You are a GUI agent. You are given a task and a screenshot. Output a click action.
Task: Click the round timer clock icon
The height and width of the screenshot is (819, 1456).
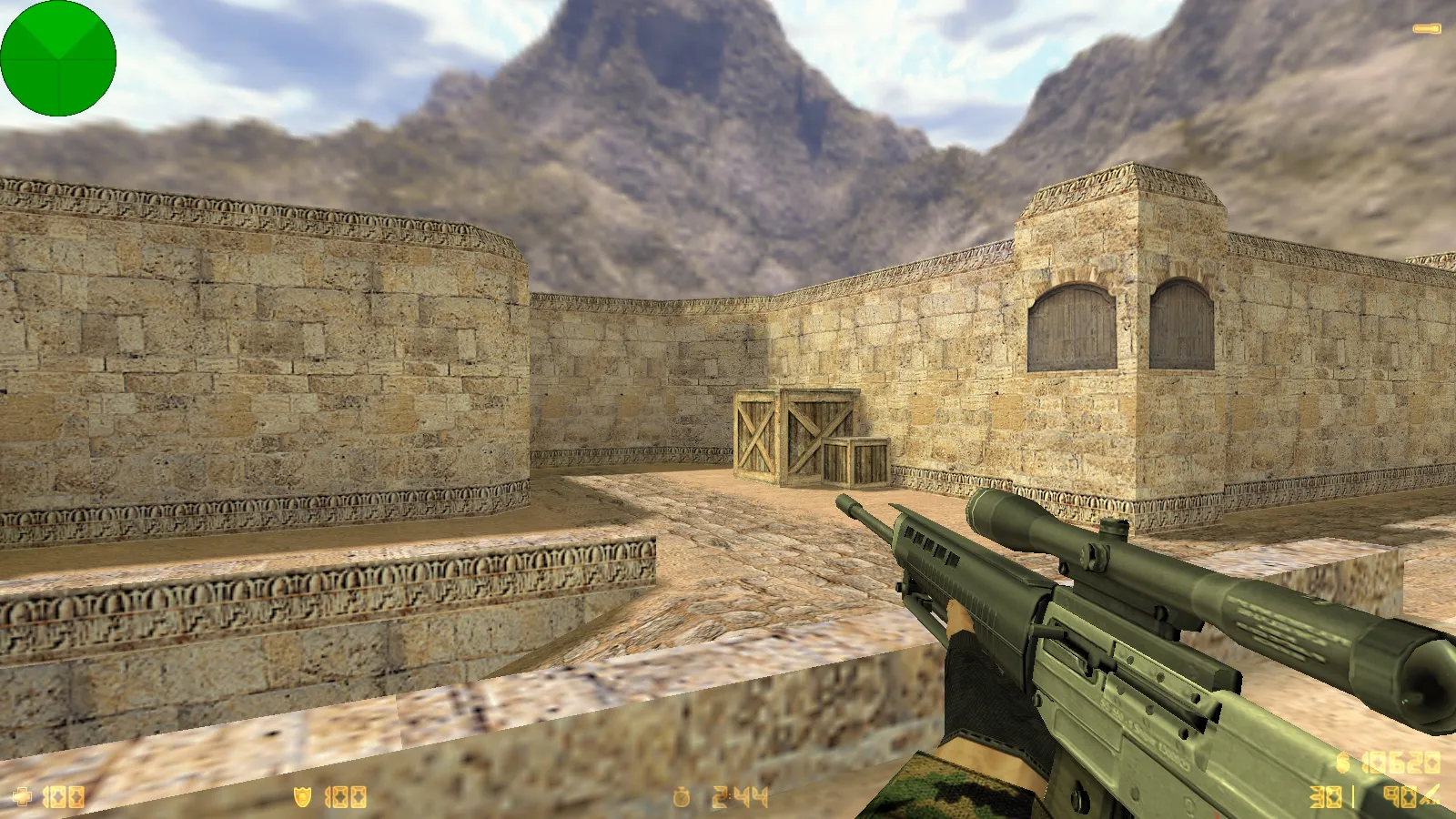click(682, 798)
